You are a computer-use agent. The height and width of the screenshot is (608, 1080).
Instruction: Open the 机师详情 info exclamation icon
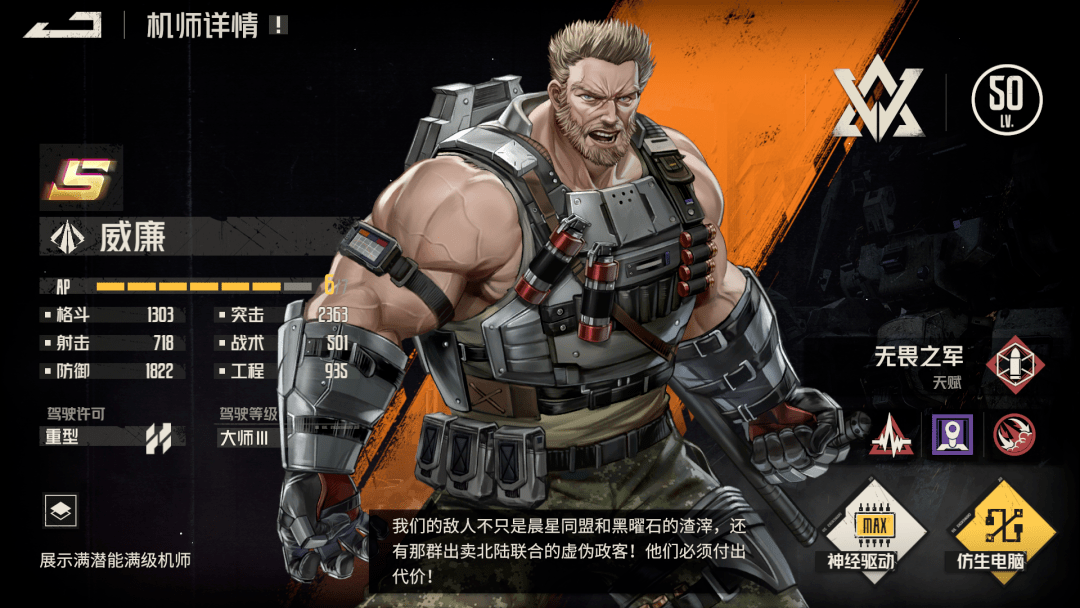278,26
